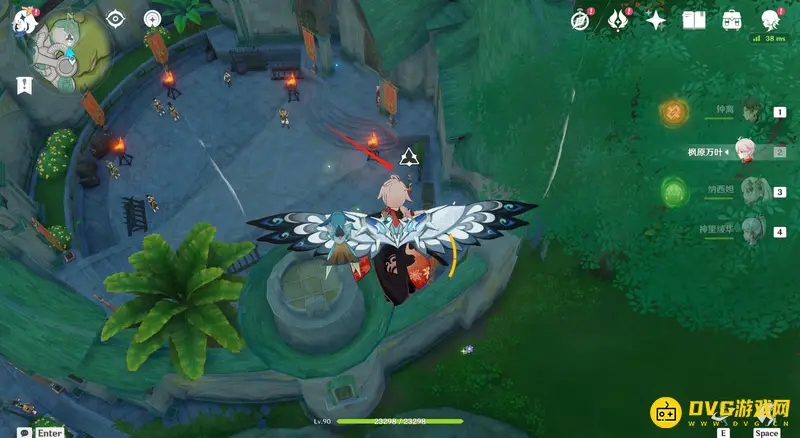Switch to party member 钟离
Screen dimensions: 800x438
click(x=752, y=112)
